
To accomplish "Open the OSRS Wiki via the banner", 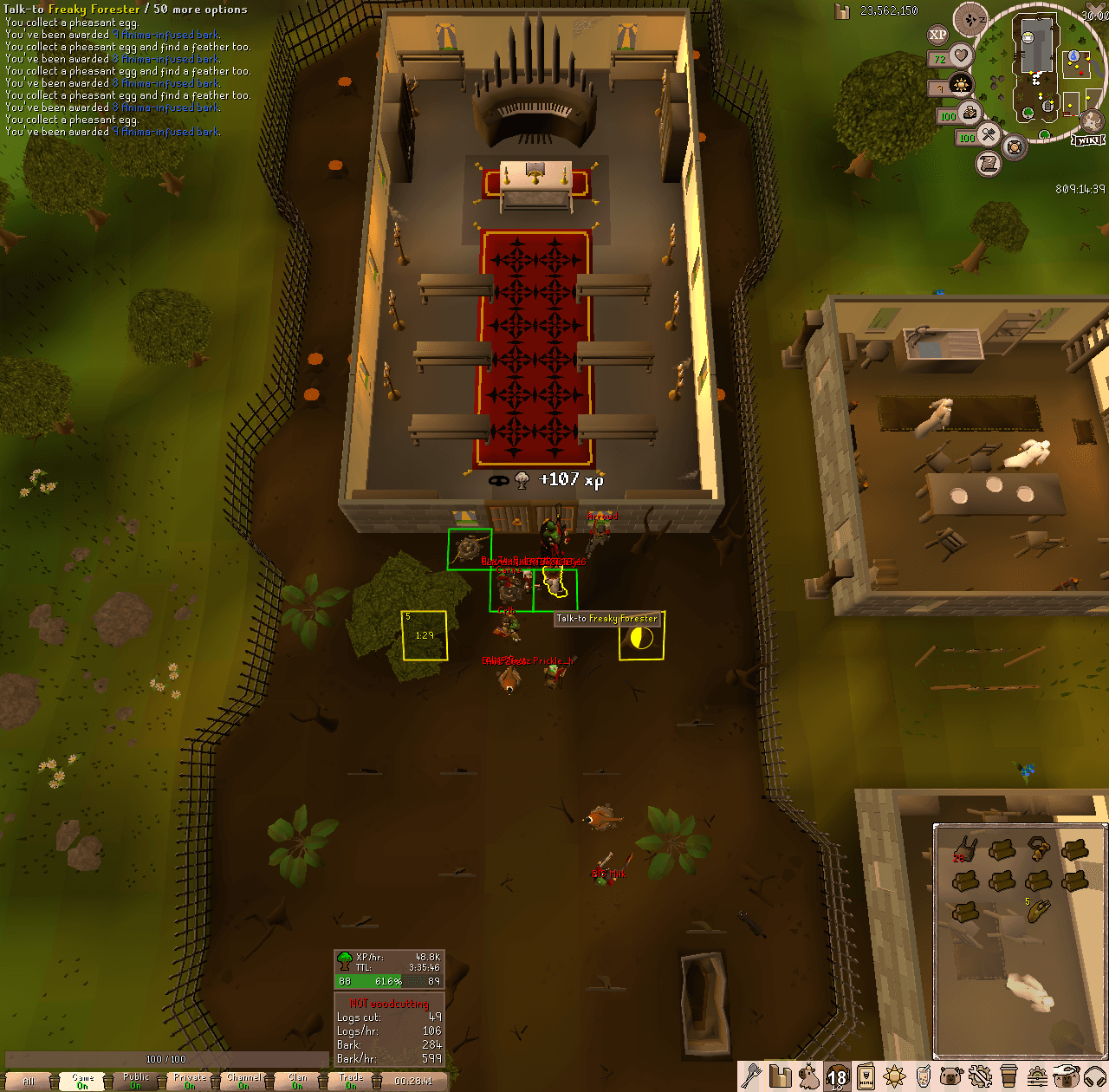I will [1089, 140].
